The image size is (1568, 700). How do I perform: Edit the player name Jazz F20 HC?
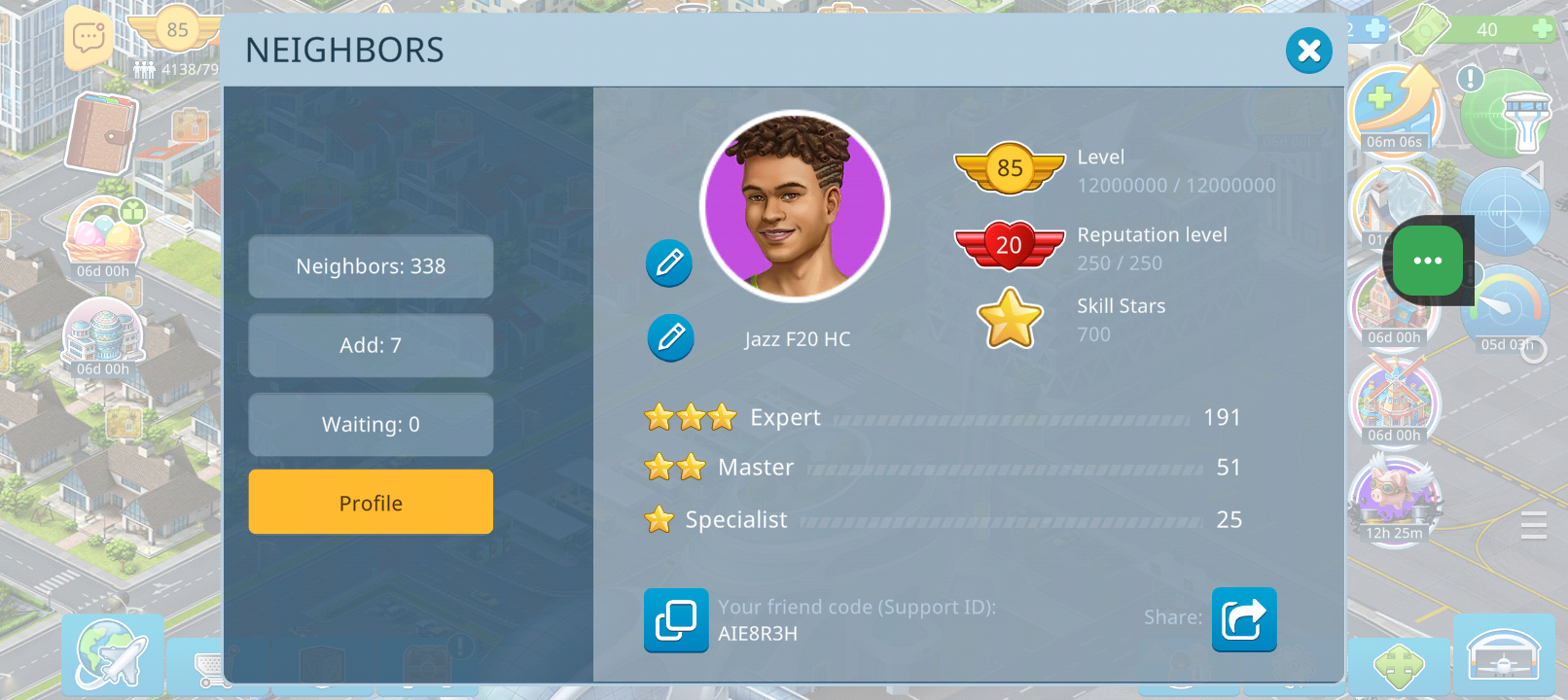coord(670,337)
